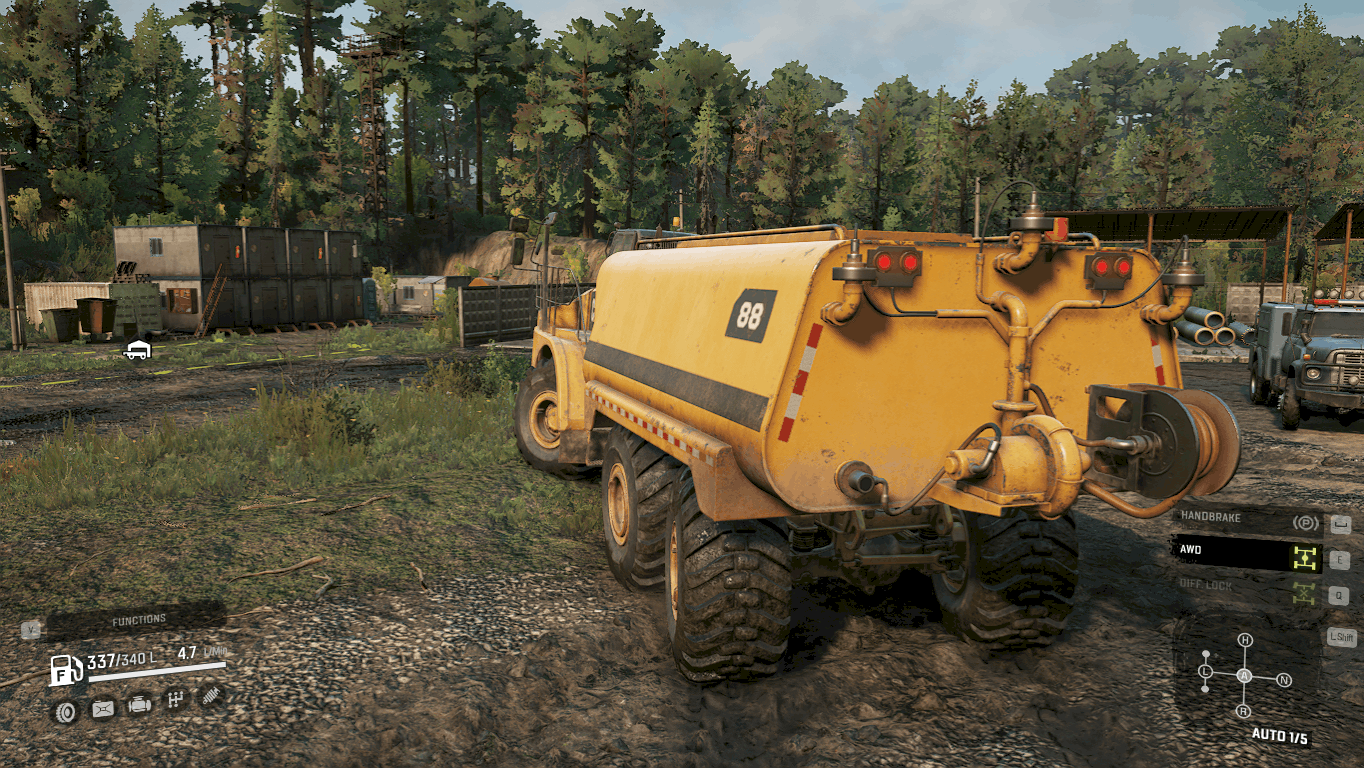Screen dimensions: 1364x768
Task: Select High gear on the gearbox
Action: point(1245,640)
